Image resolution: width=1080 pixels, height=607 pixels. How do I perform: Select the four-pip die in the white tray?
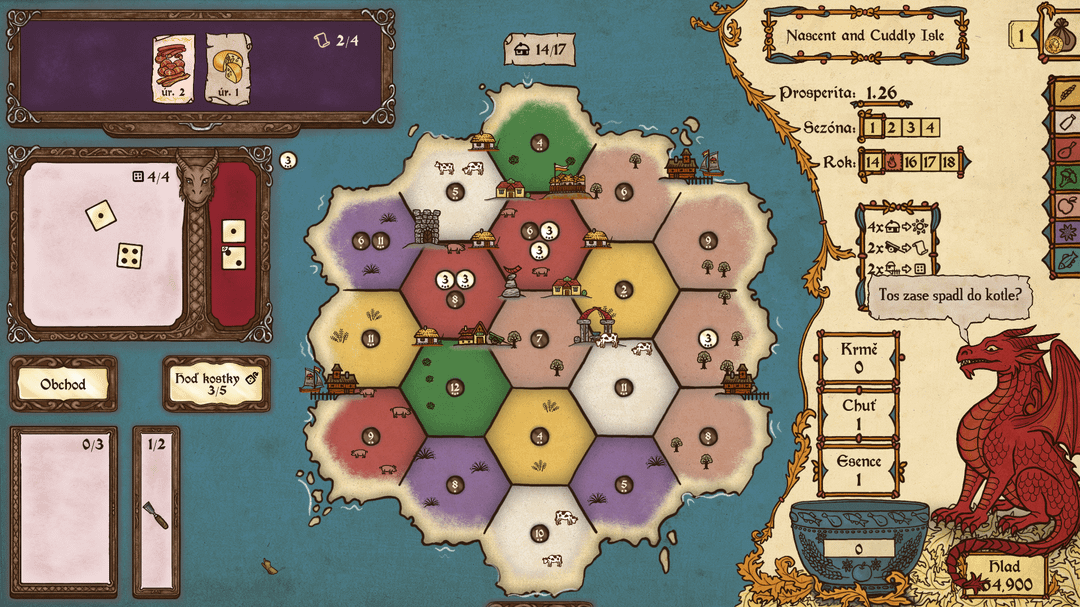pos(129,255)
